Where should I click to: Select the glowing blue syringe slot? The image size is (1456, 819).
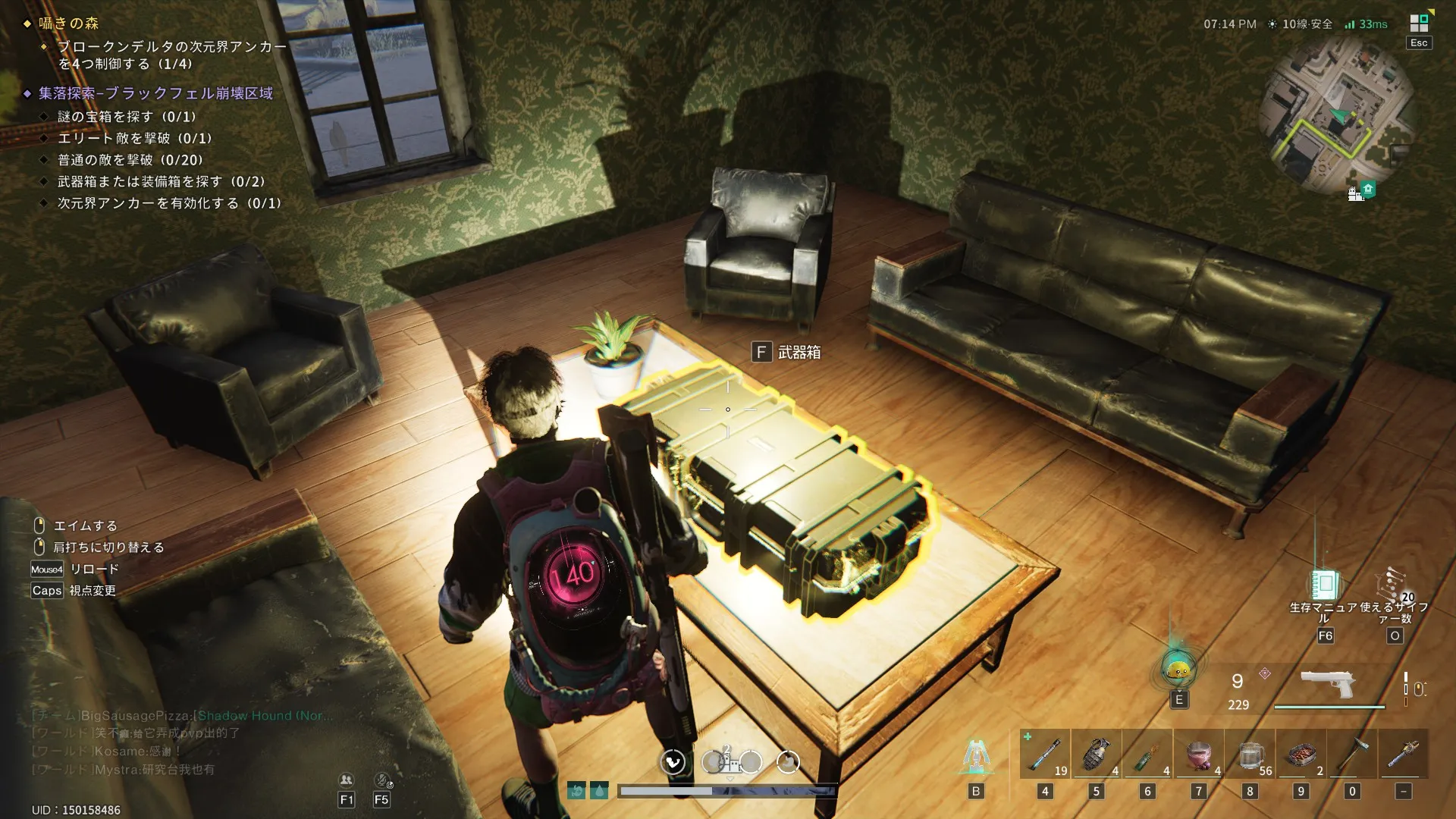(1045, 754)
